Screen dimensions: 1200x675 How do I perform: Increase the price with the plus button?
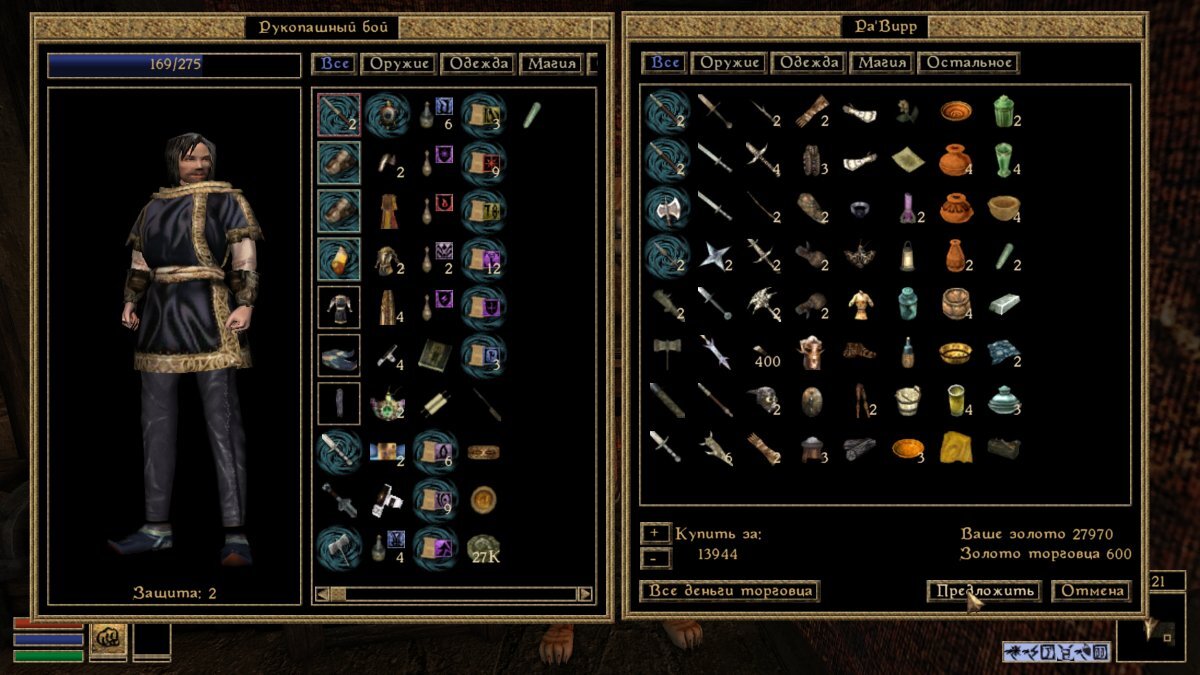point(655,533)
